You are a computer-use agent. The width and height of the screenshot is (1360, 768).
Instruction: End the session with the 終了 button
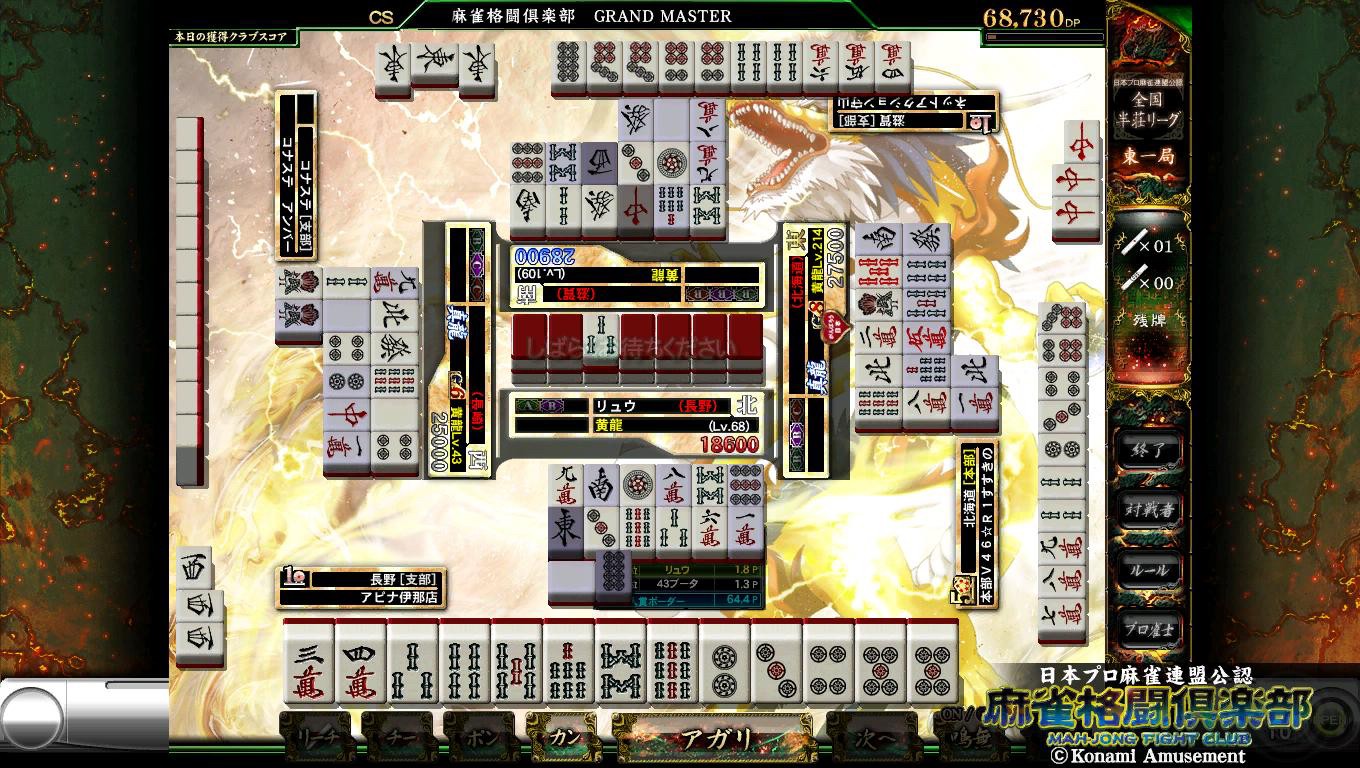point(1146,450)
